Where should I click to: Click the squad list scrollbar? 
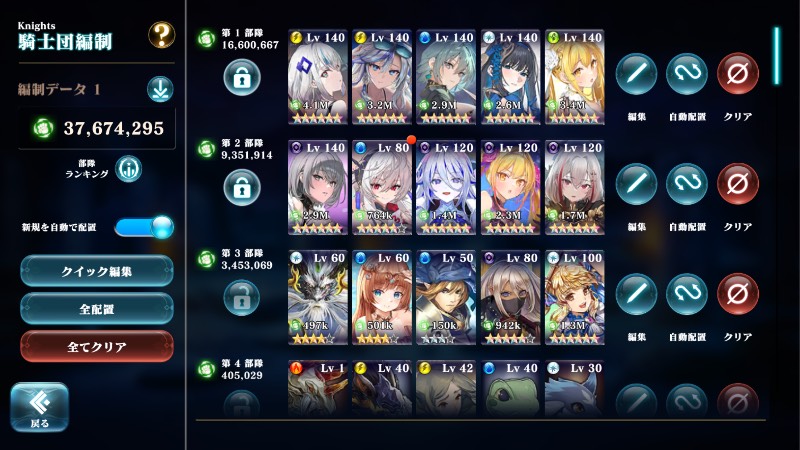[x=777, y=58]
